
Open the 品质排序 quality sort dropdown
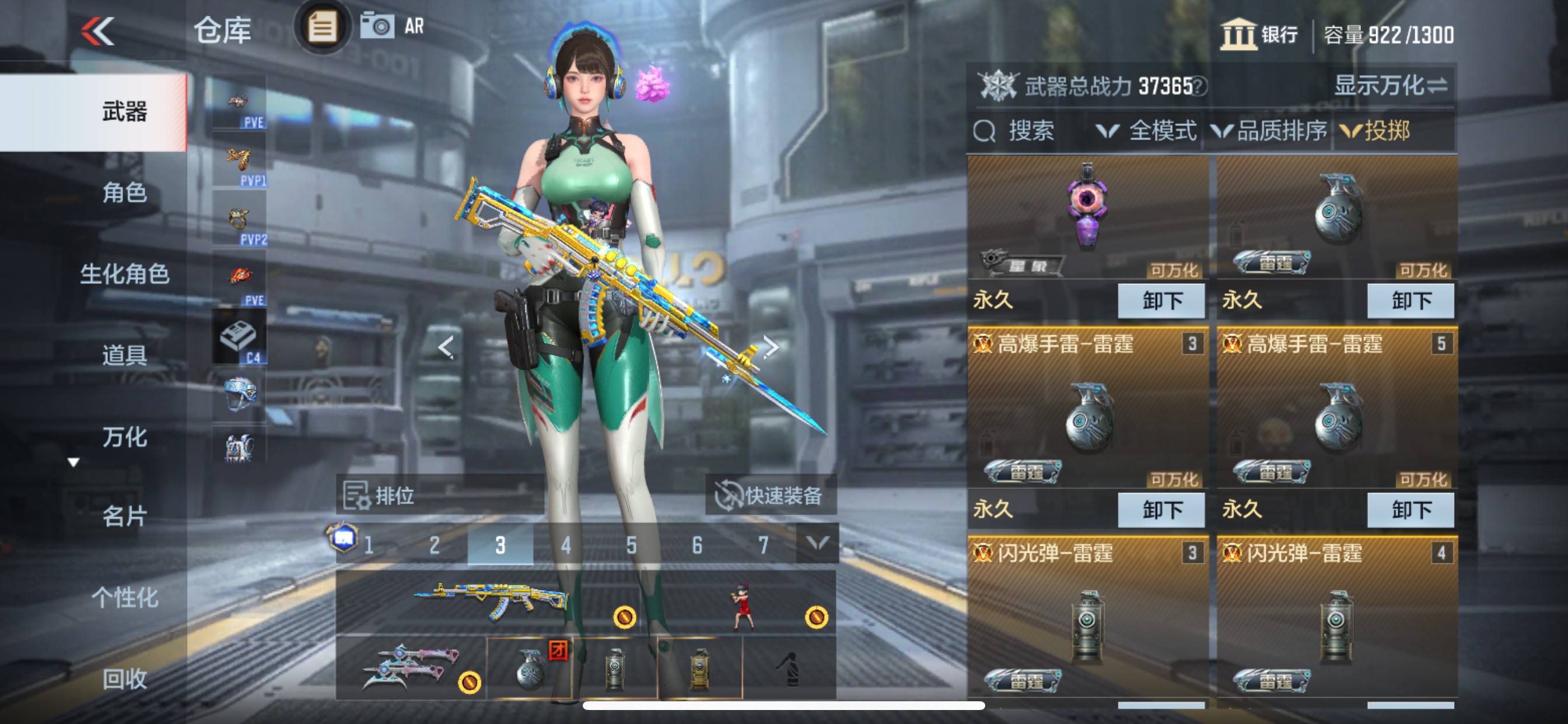(1278, 133)
